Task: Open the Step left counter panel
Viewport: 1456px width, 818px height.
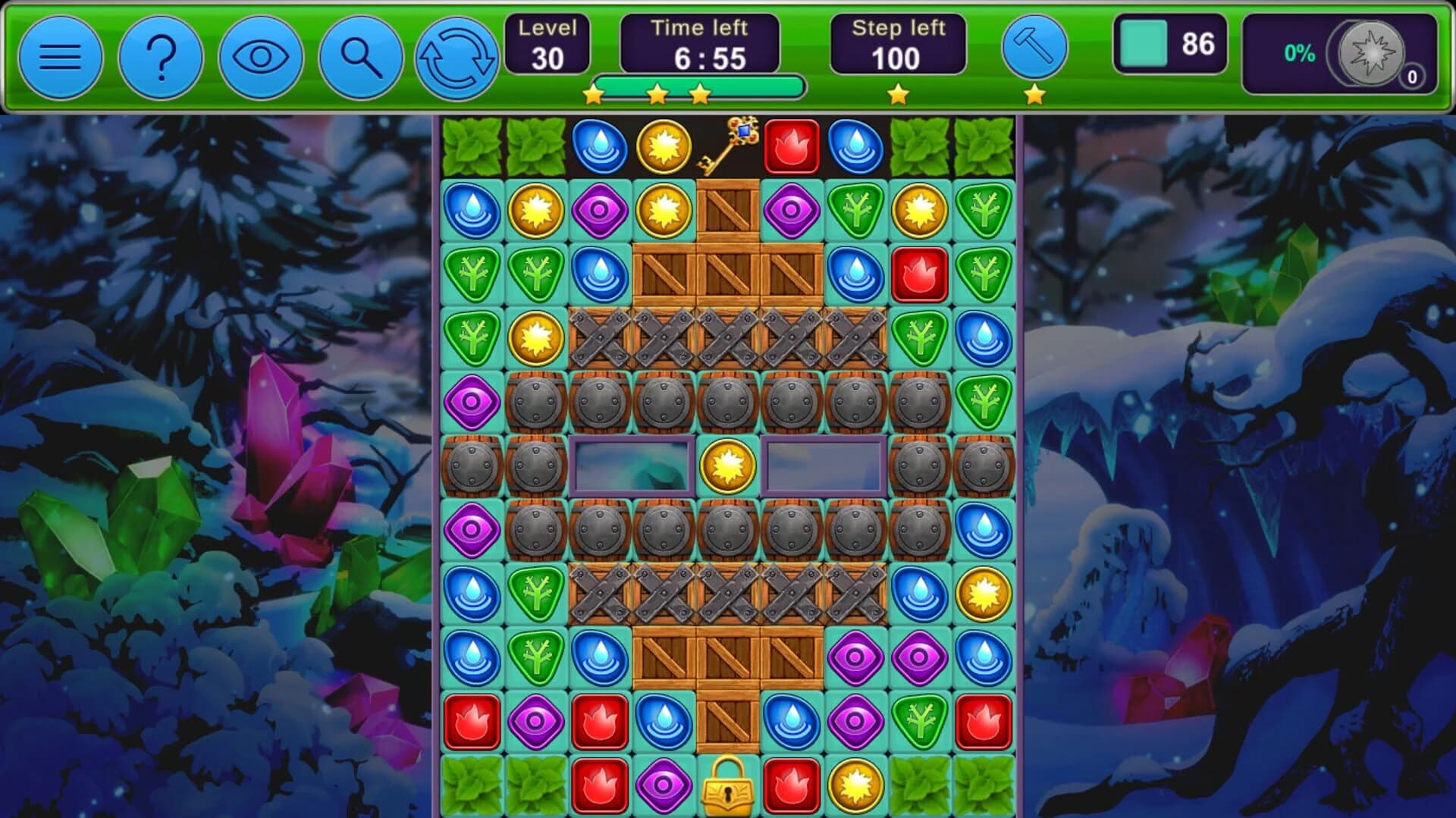Action: (899, 42)
